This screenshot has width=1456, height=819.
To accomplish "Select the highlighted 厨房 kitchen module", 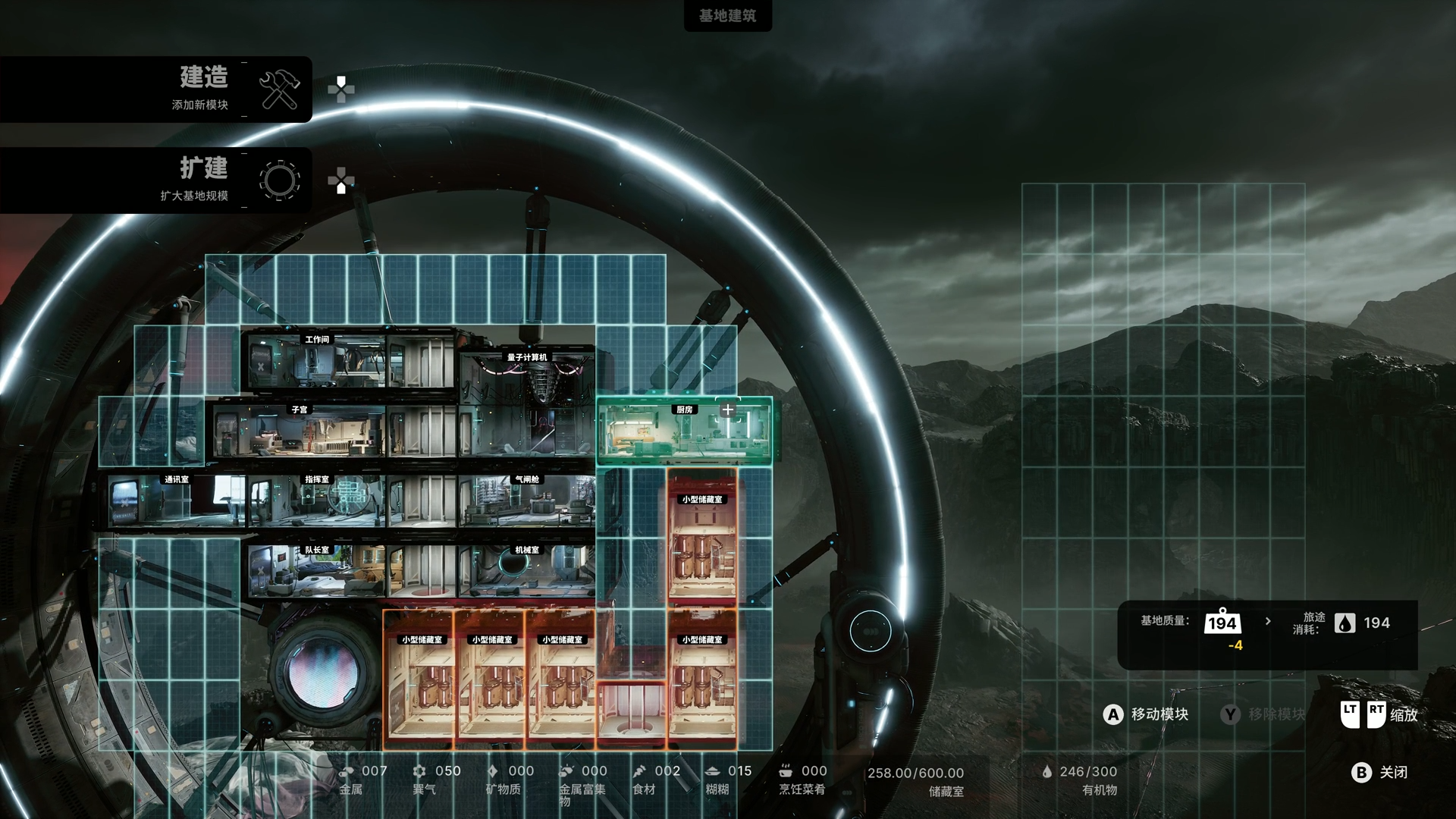I will [x=684, y=430].
